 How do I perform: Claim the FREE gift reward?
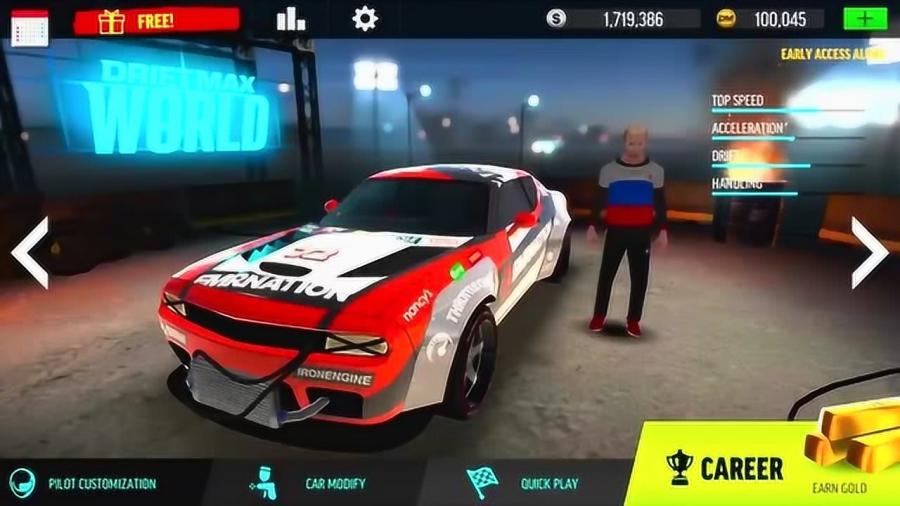pyautogui.click(x=157, y=20)
